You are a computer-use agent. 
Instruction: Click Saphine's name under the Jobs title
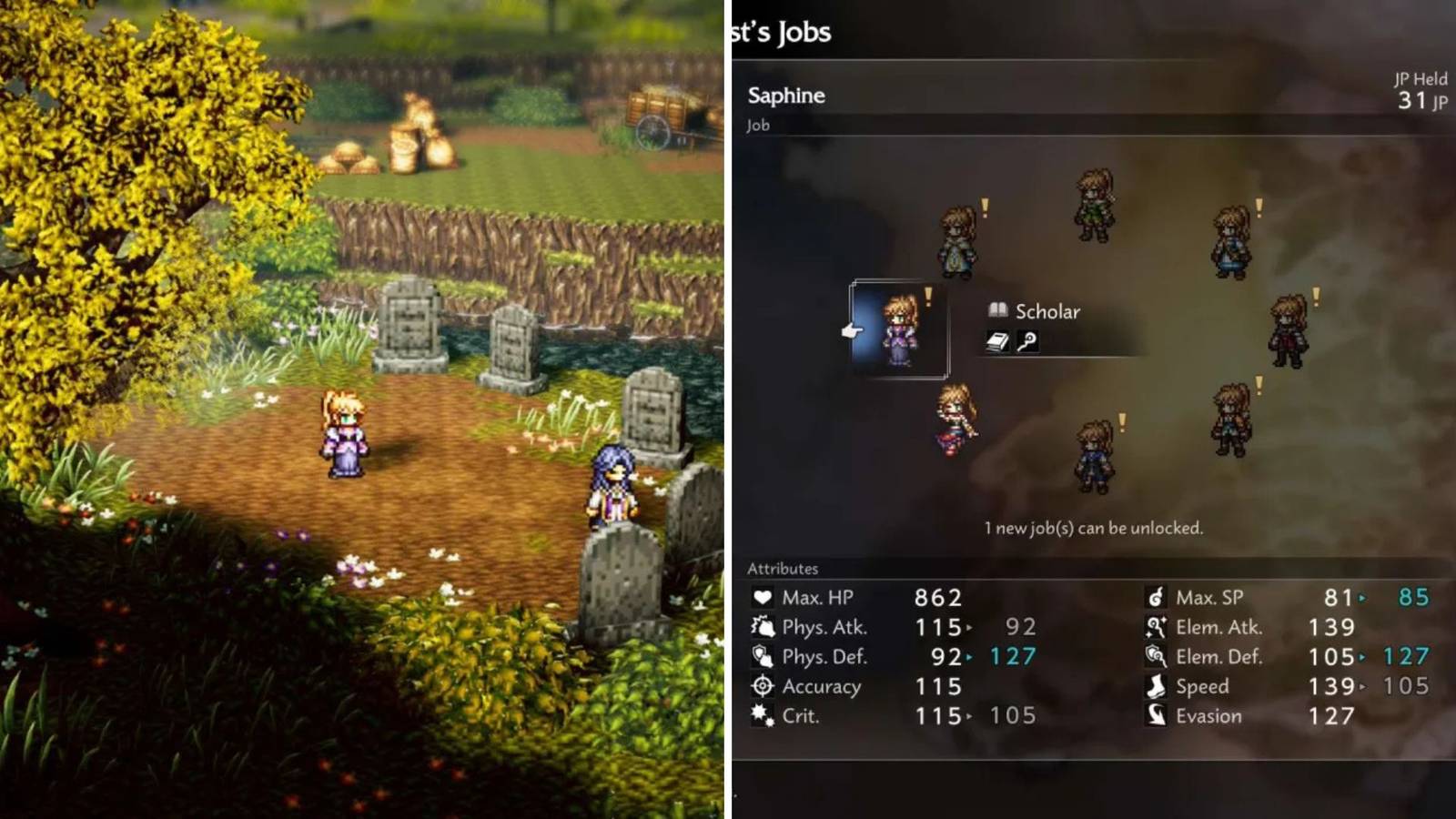tap(786, 96)
